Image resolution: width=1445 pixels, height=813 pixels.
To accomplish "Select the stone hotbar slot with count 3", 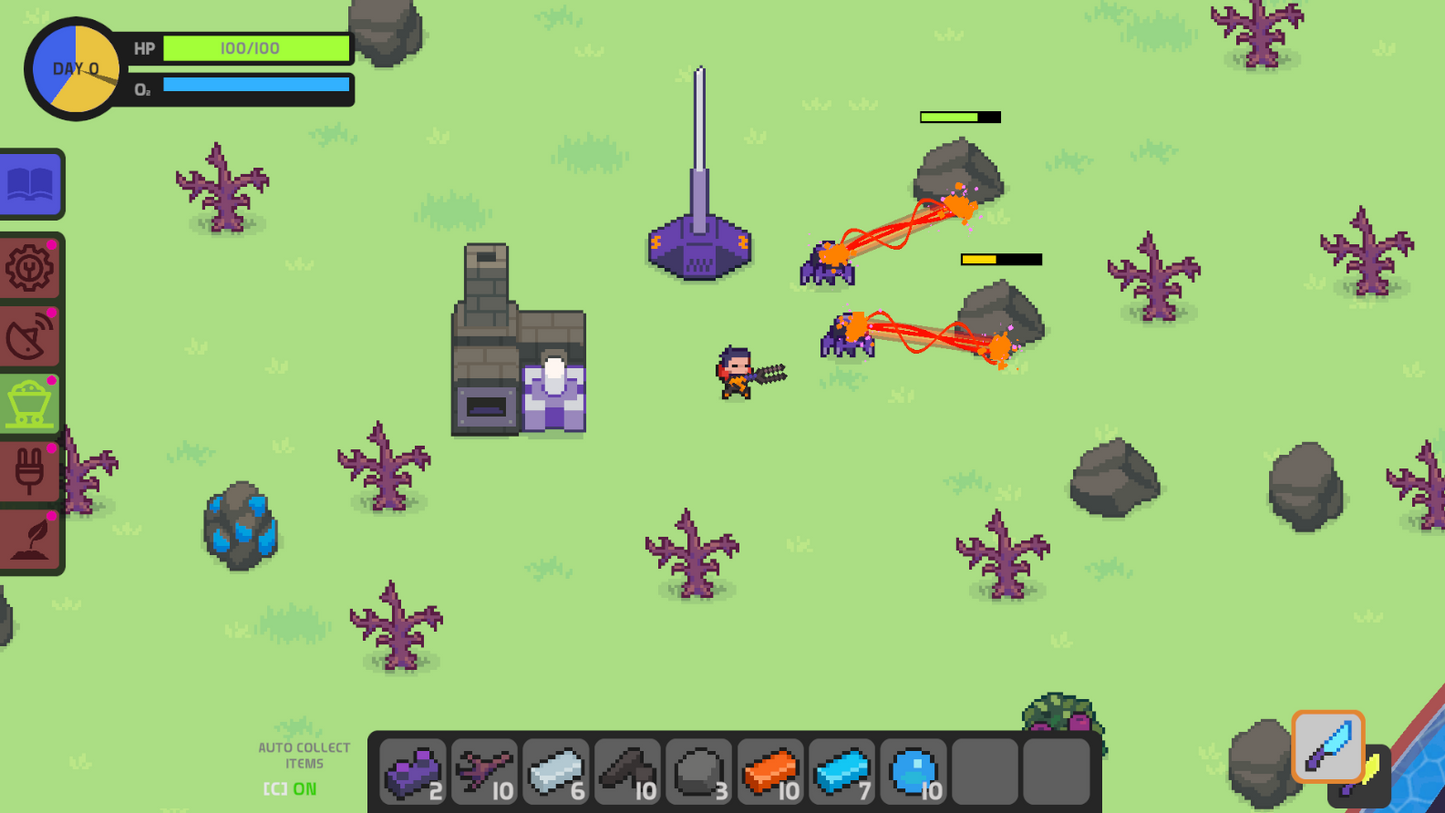I will pyautogui.click(x=700, y=770).
